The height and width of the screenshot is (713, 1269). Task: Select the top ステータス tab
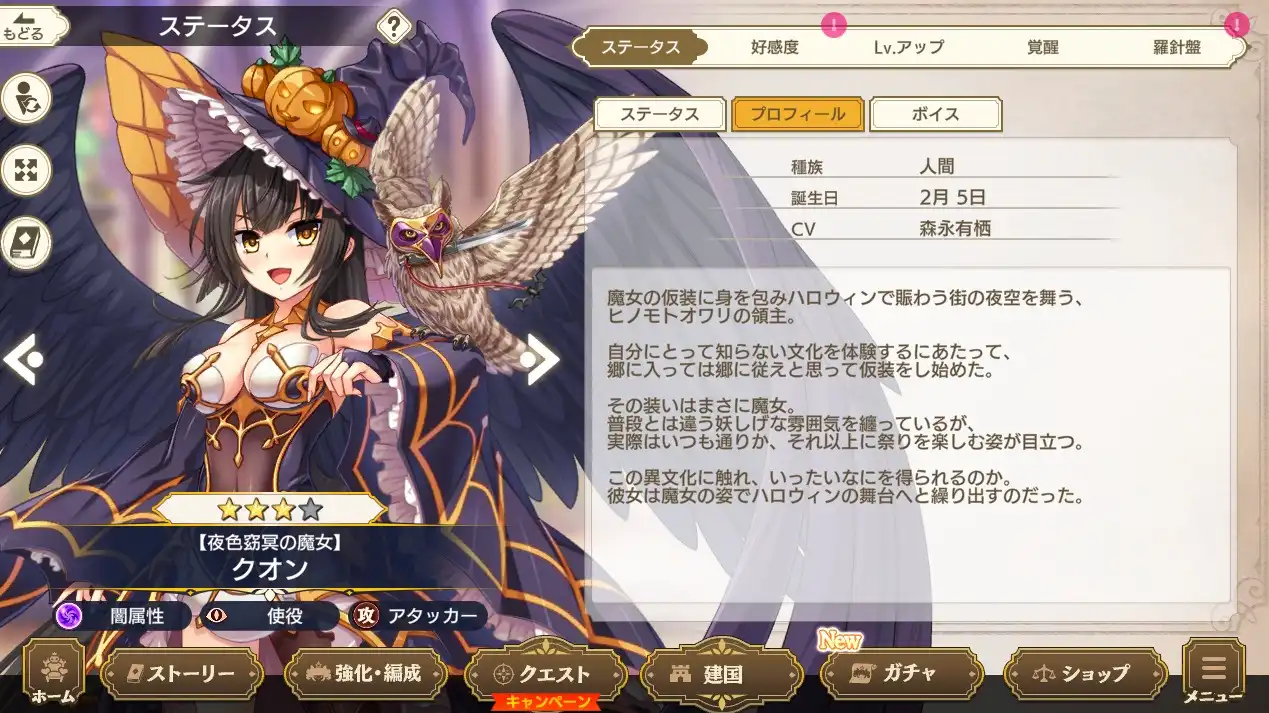click(641, 47)
